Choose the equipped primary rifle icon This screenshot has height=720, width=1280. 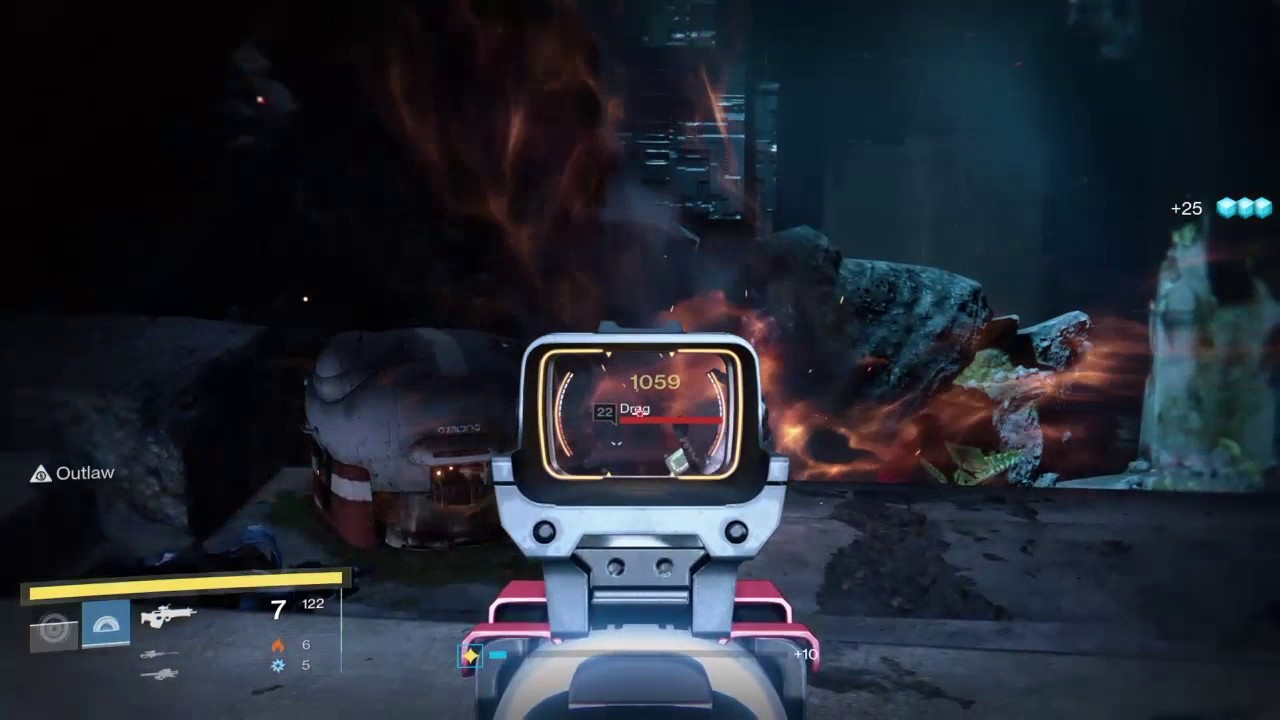click(168, 616)
